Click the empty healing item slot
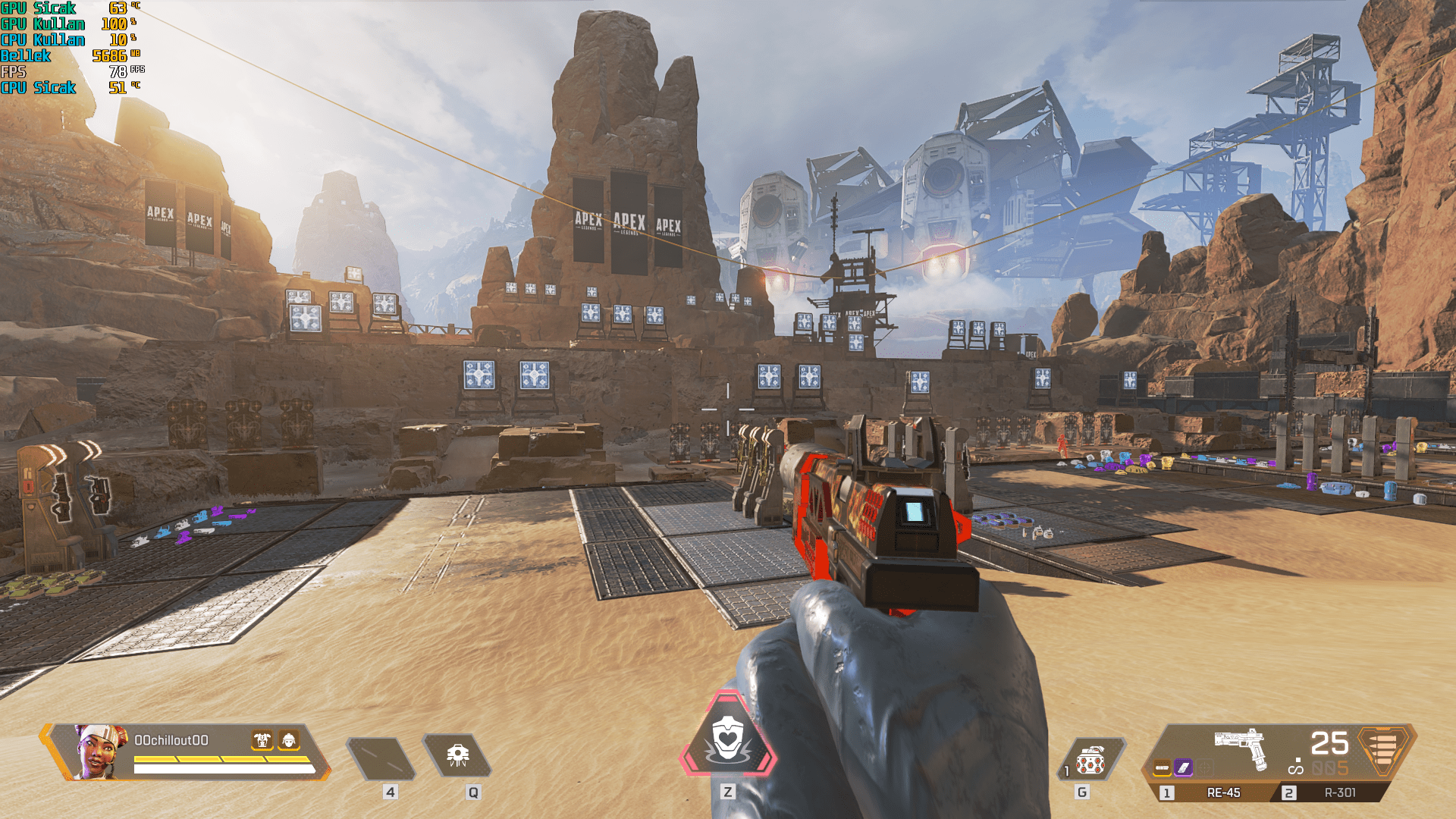The image size is (1456, 819). pyautogui.click(x=381, y=758)
